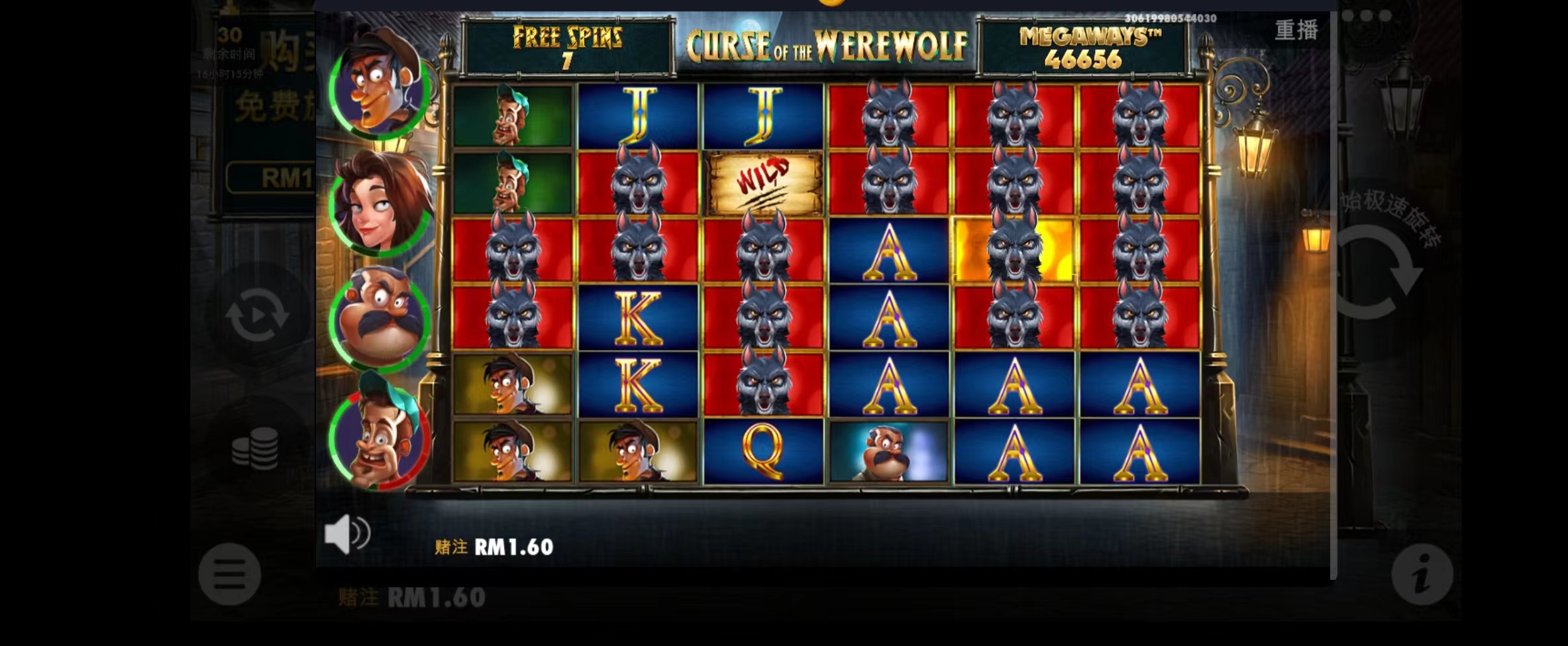The height and width of the screenshot is (646, 1568).
Task: Click the 重播 replay button
Action: 1296,30
